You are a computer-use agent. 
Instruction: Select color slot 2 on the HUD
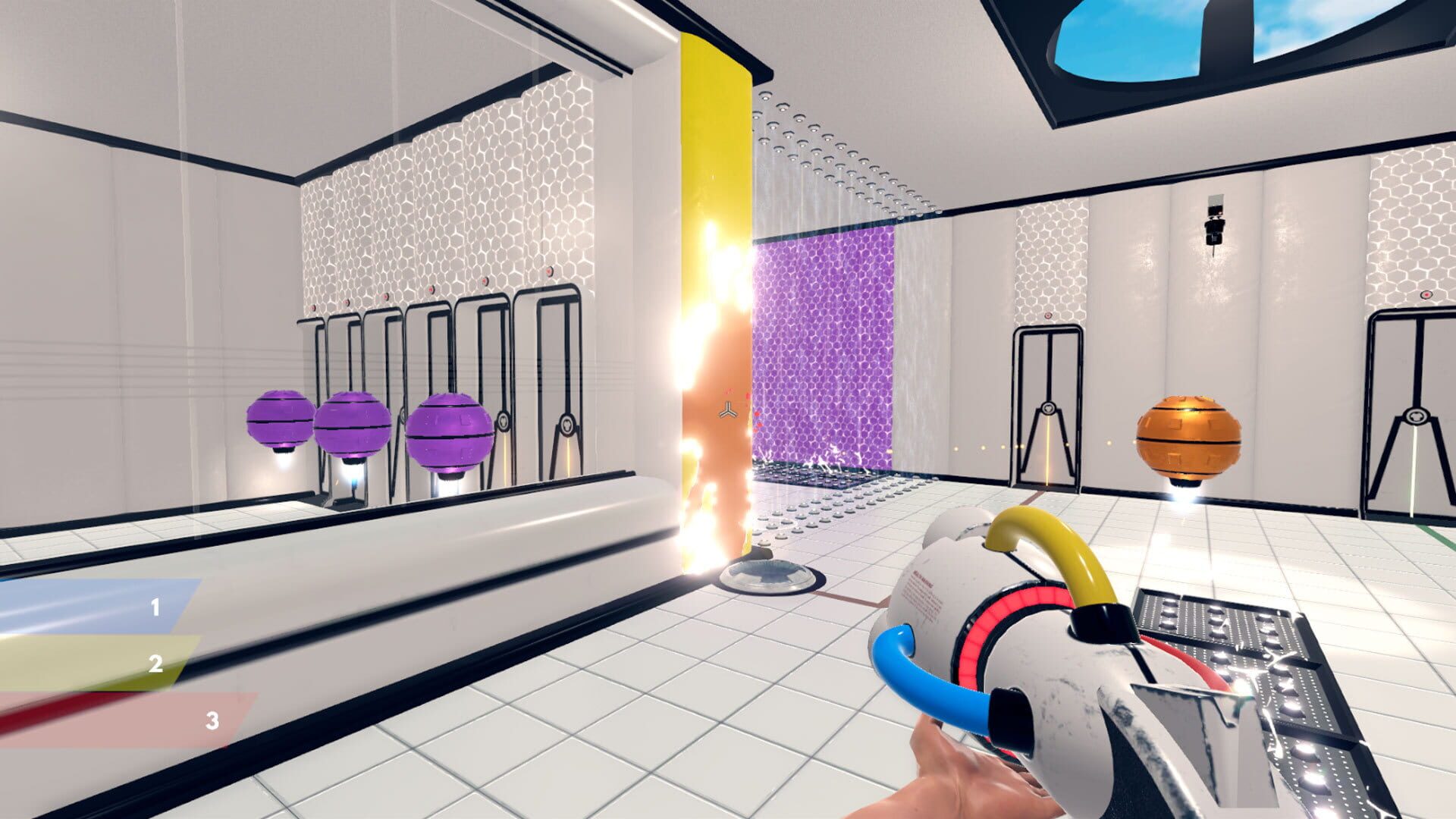(155, 664)
